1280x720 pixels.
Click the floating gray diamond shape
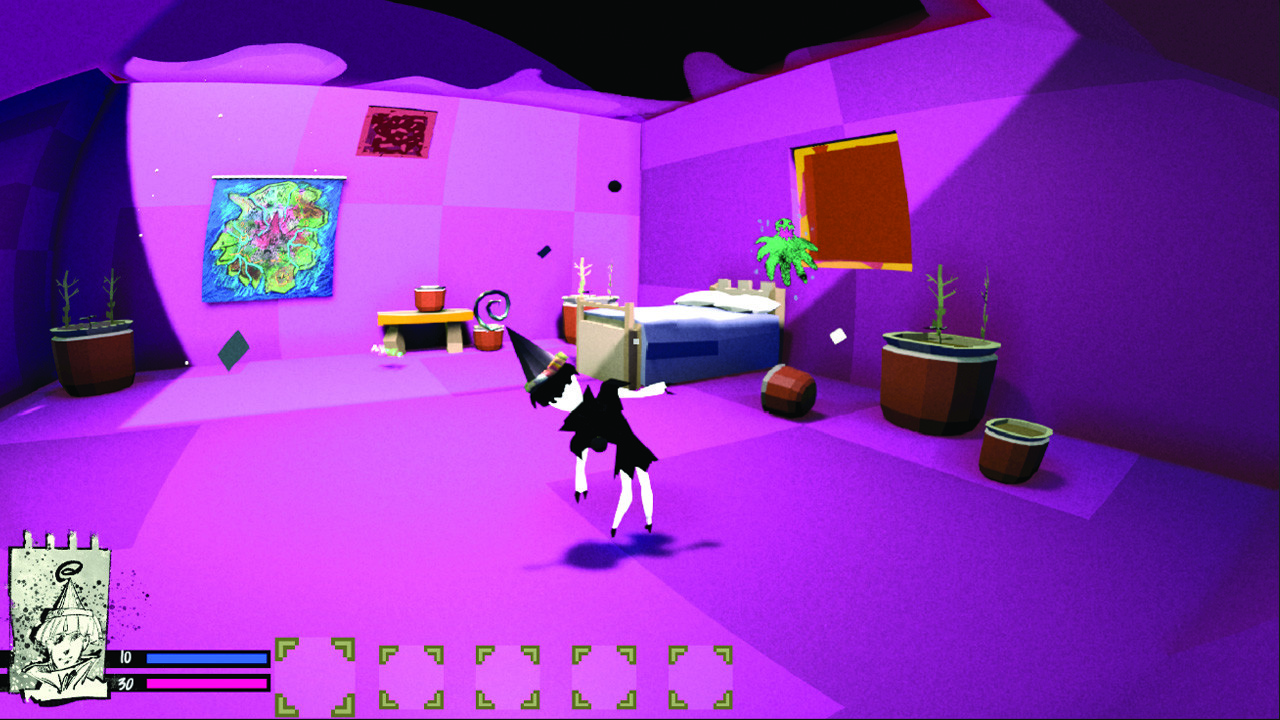pos(232,350)
